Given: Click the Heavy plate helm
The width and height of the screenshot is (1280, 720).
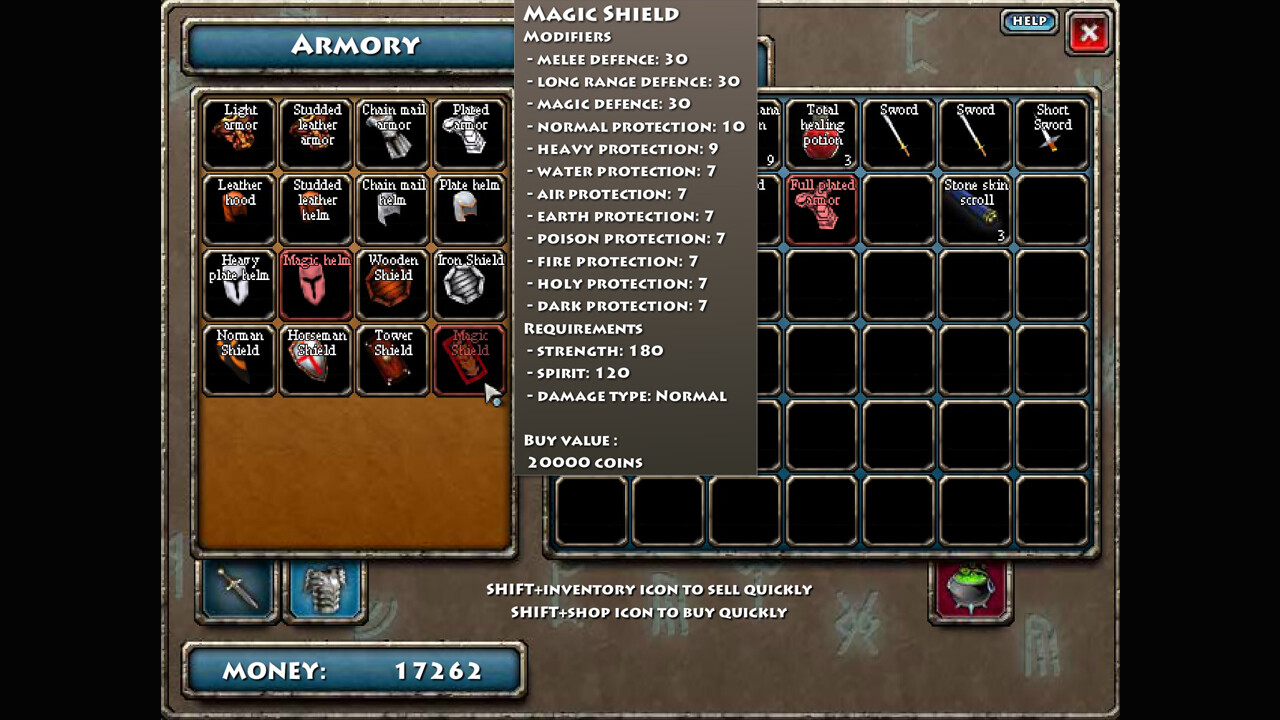Looking at the screenshot, I should pos(238,285).
